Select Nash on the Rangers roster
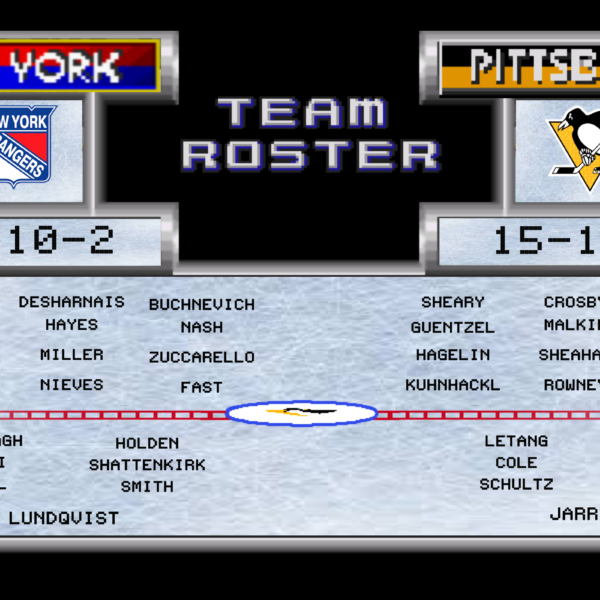This screenshot has width=600, height=600. (x=202, y=327)
